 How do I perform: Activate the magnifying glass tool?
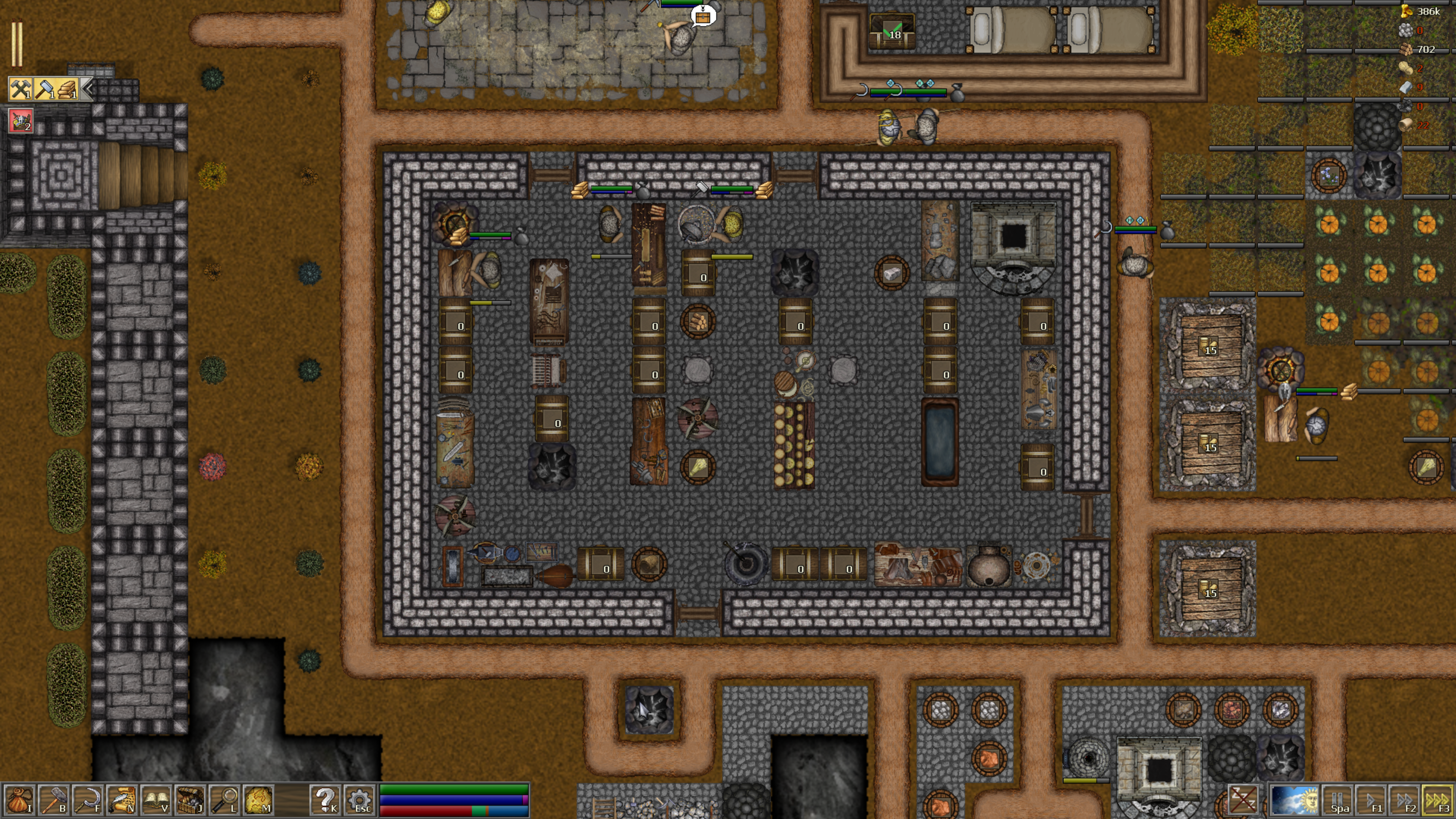[x=224, y=800]
